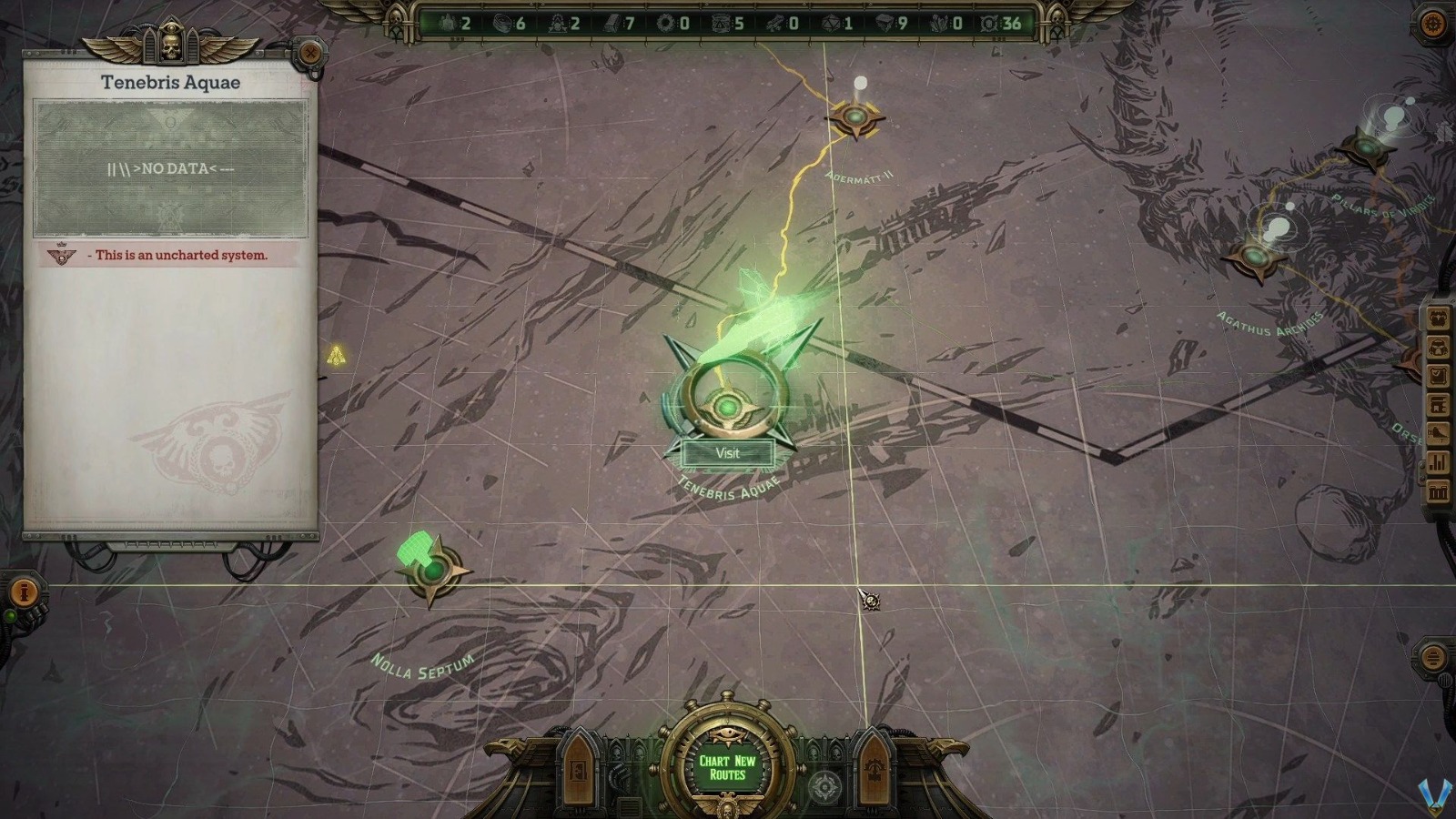The height and width of the screenshot is (819, 1456).
Task: Click the info eye icon in the bottom-left corner
Action: click(x=25, y=591)
